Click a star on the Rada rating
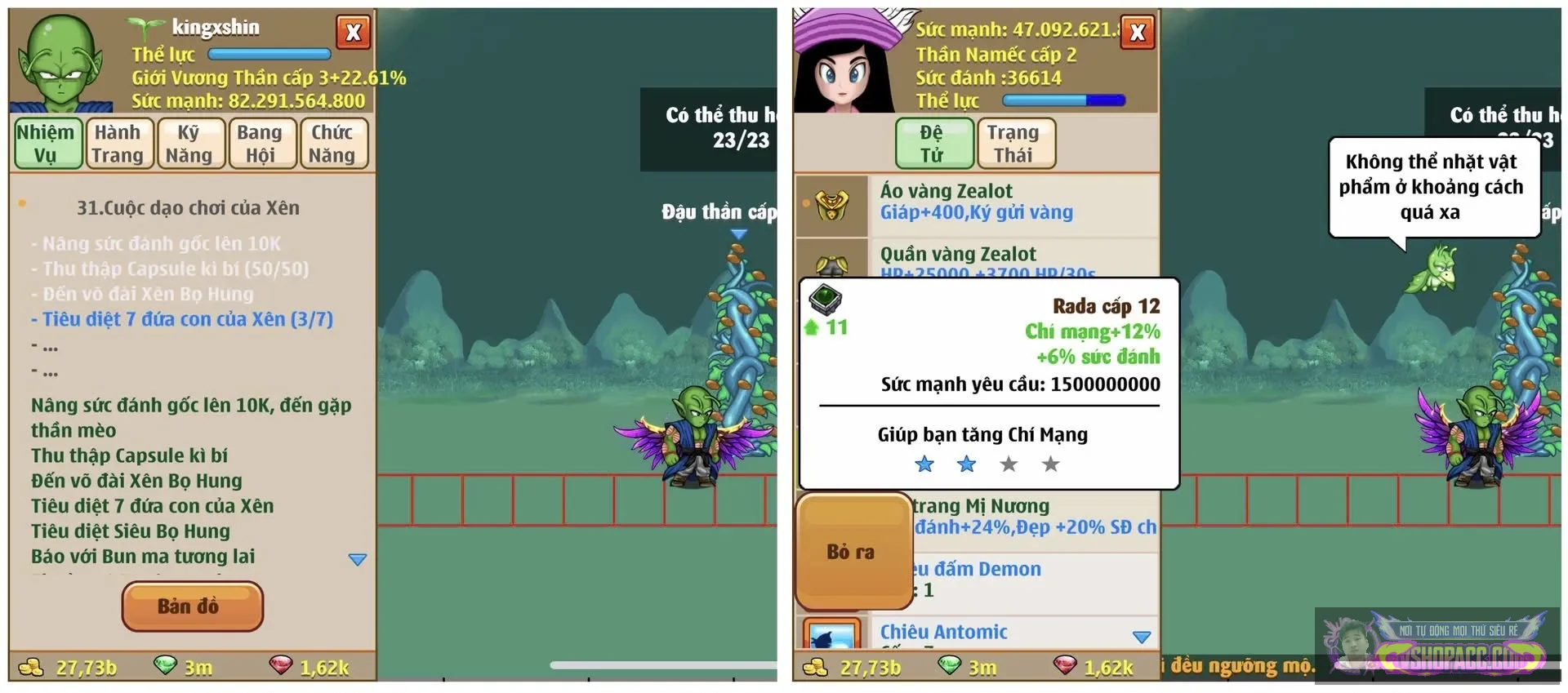 pyautogui.click(x=924, y=464)
